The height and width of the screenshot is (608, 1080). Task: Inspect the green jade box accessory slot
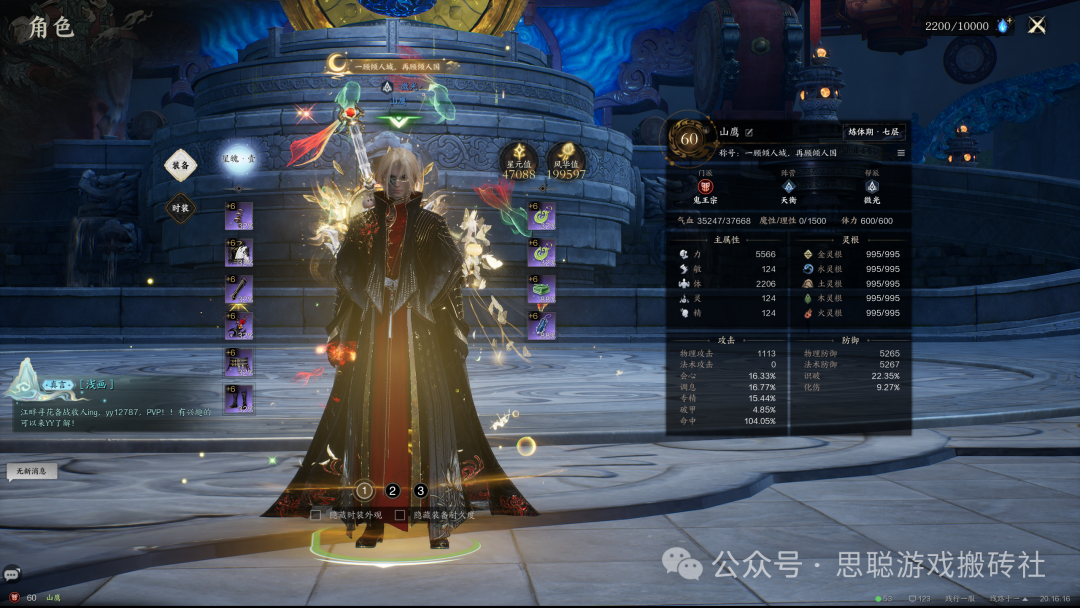pos(541,289)
